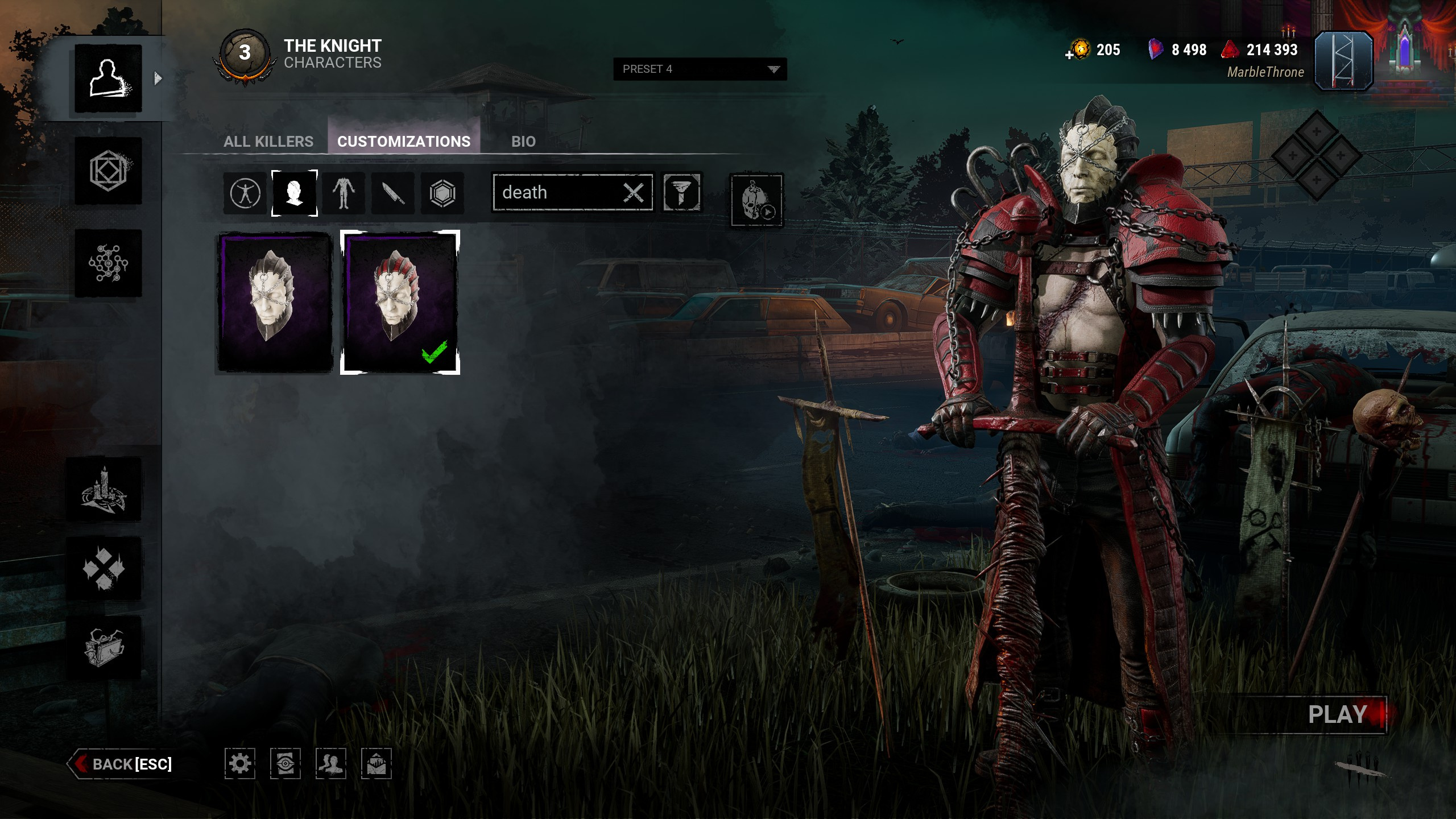The width and height of the screenshot is (1456, 819).
Task: Open the cosmetics filter funnel button
Action: [681, 193]
